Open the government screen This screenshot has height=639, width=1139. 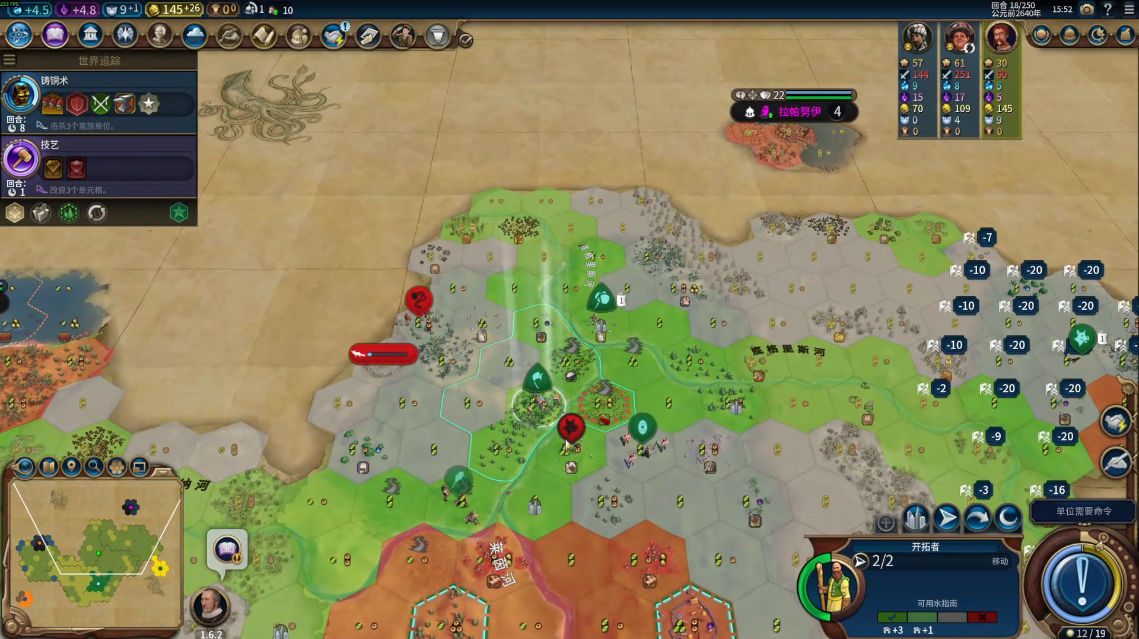click(x=90, y=36)
